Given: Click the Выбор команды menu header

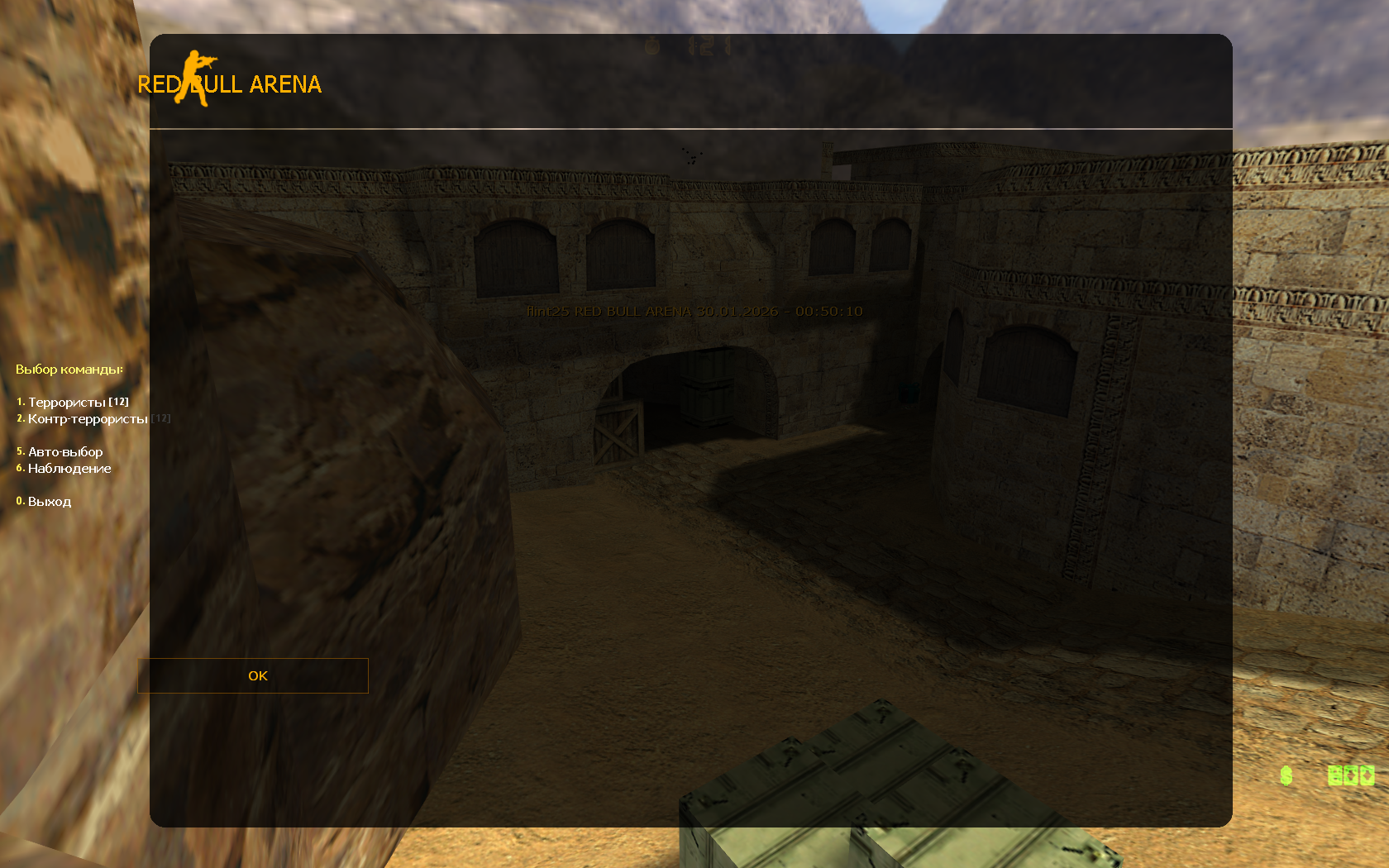Looking at the screenshot, I should click(x=69, y=370).
